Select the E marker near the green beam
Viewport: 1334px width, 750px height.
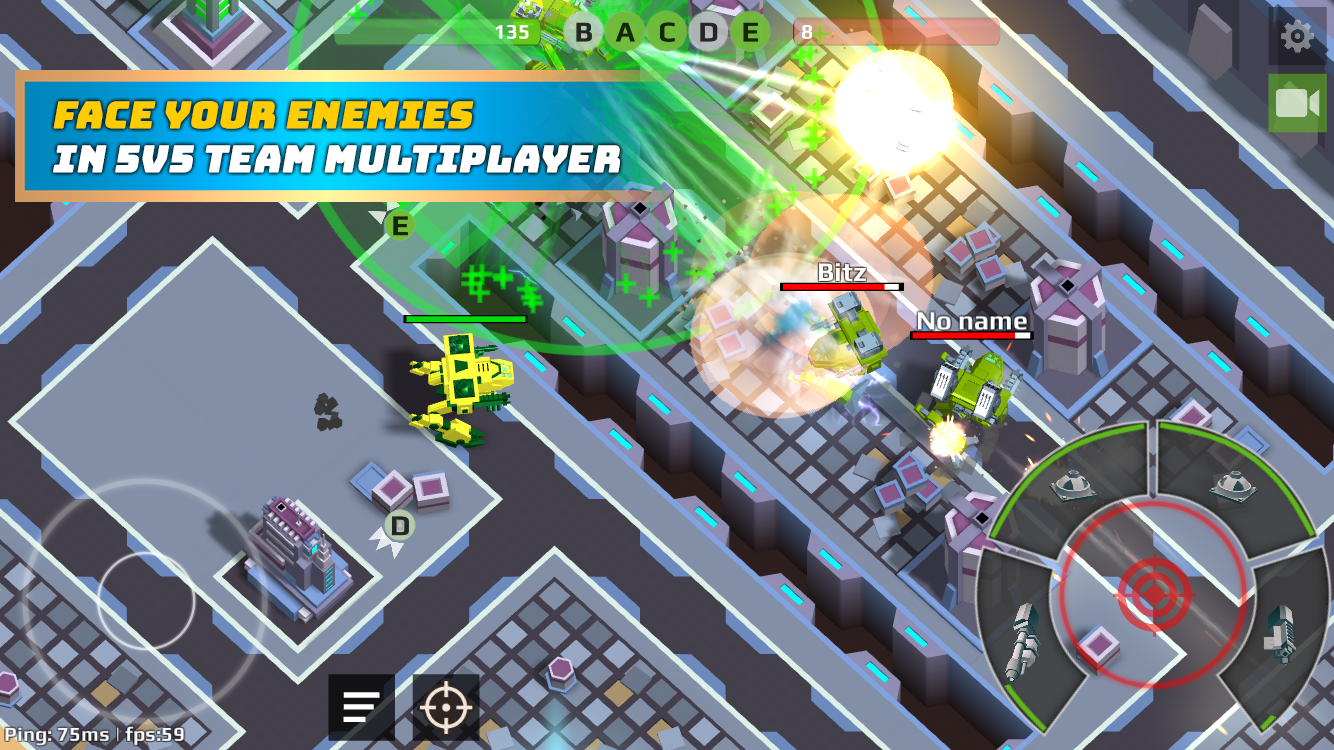click(x=398, y=226)
